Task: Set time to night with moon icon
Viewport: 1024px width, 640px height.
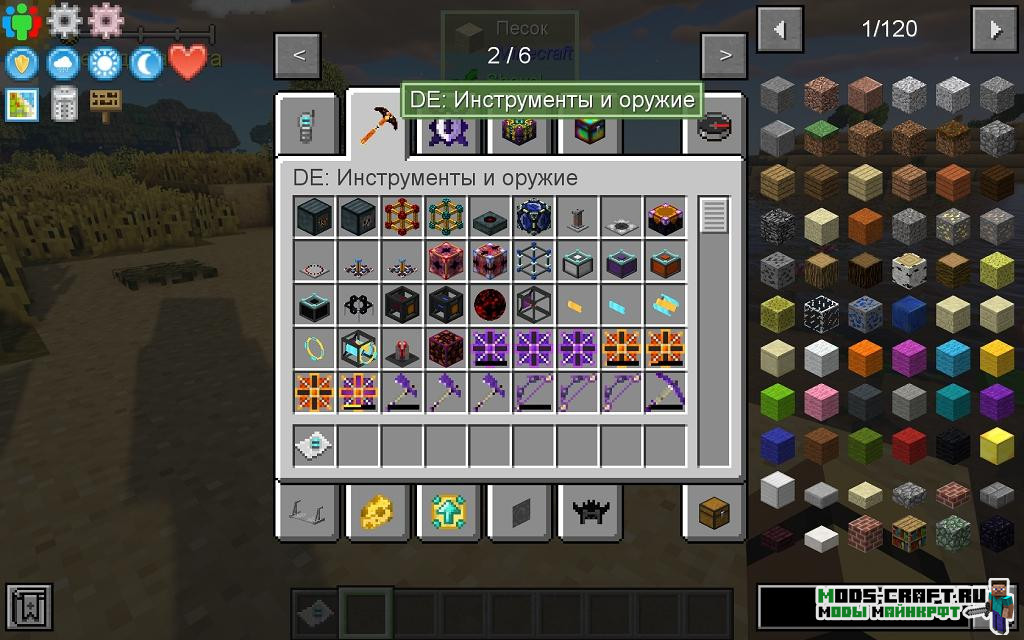Action: (x=146, y=64)
